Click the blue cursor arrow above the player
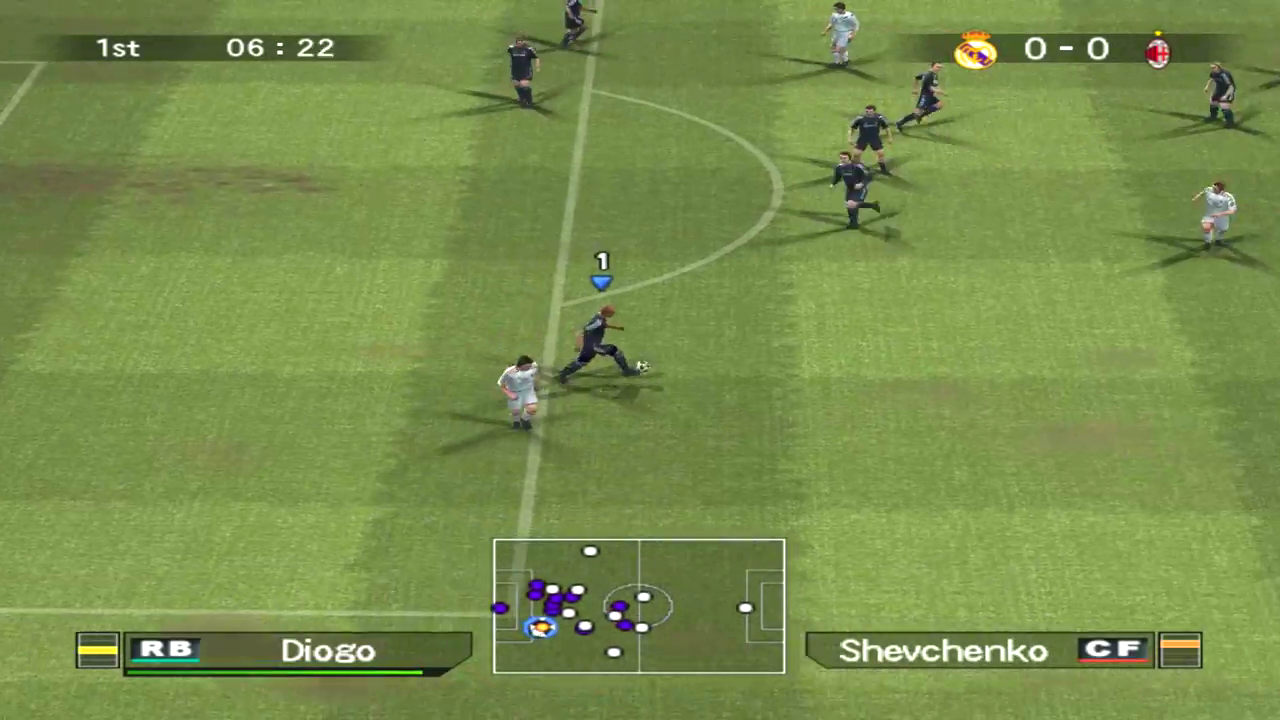This screenshot has width=1280, height=720. [601, 283]
